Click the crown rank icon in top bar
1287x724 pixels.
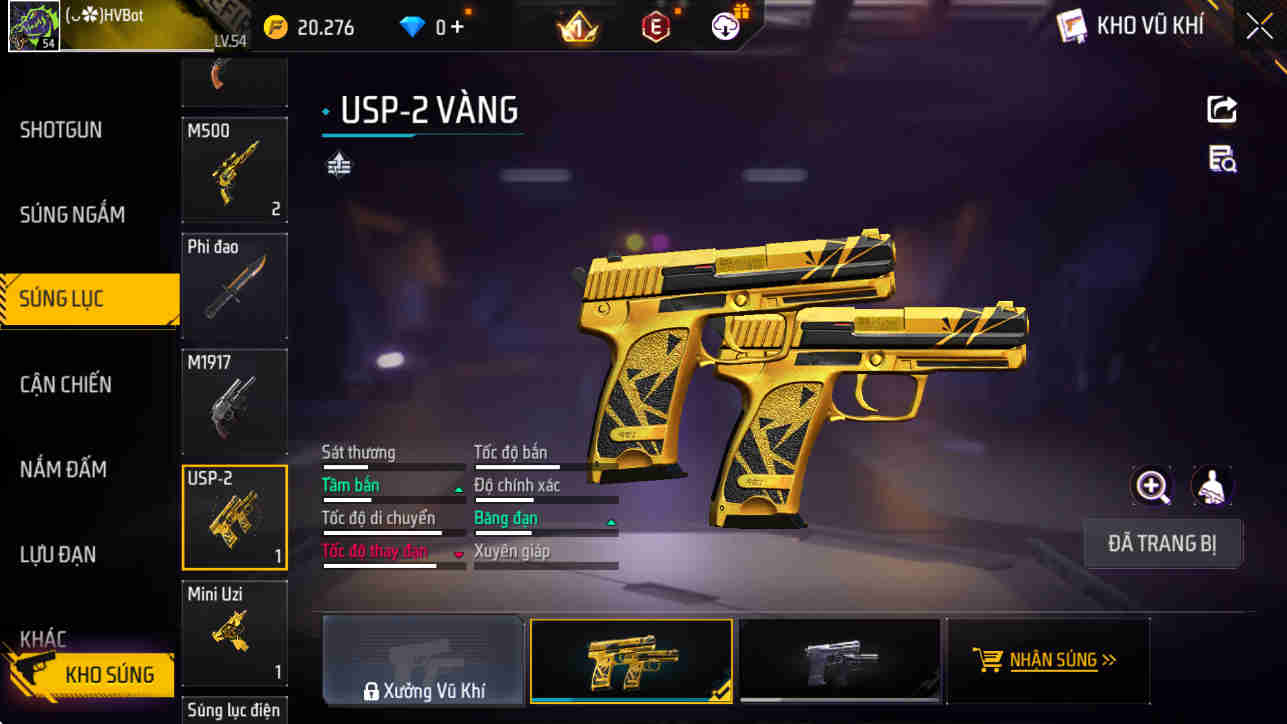(578, 27)
